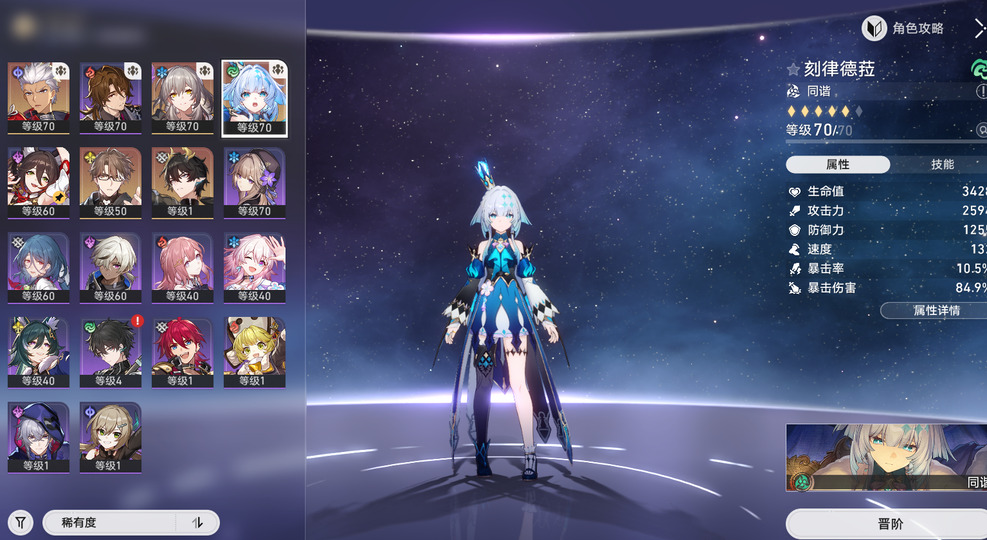Open the 稀有度 sort dropdown
This screenshot has width=987, height=540.
(x=110, y=522)
